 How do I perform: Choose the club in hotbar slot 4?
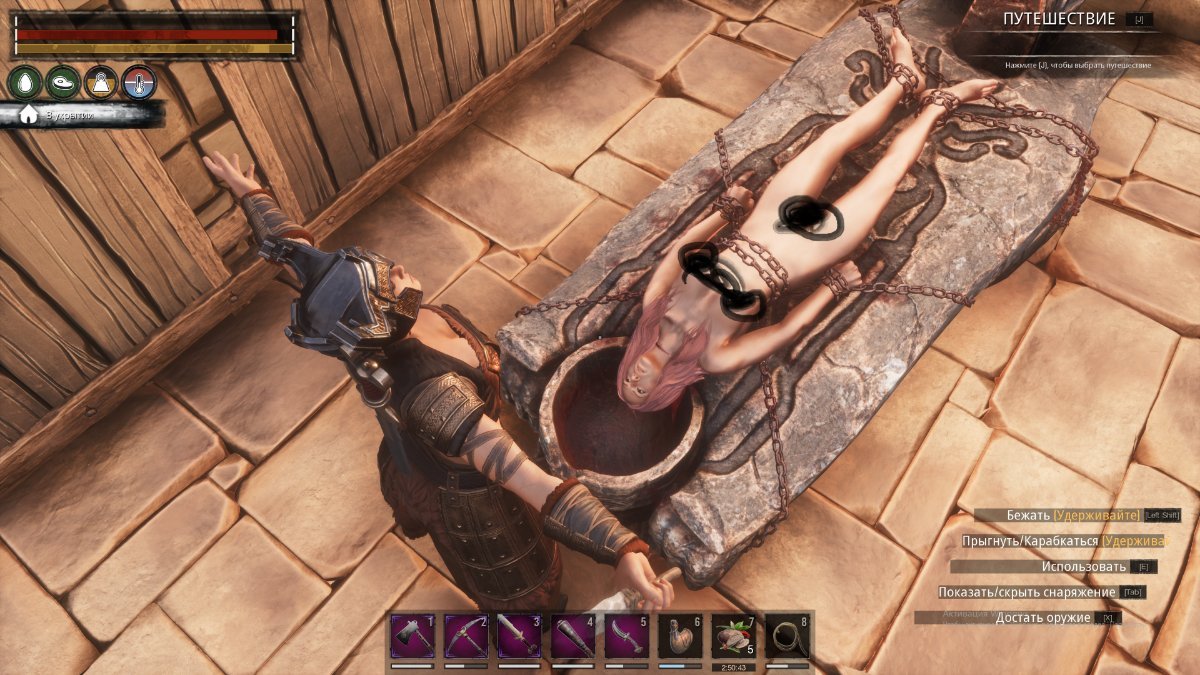573,636
